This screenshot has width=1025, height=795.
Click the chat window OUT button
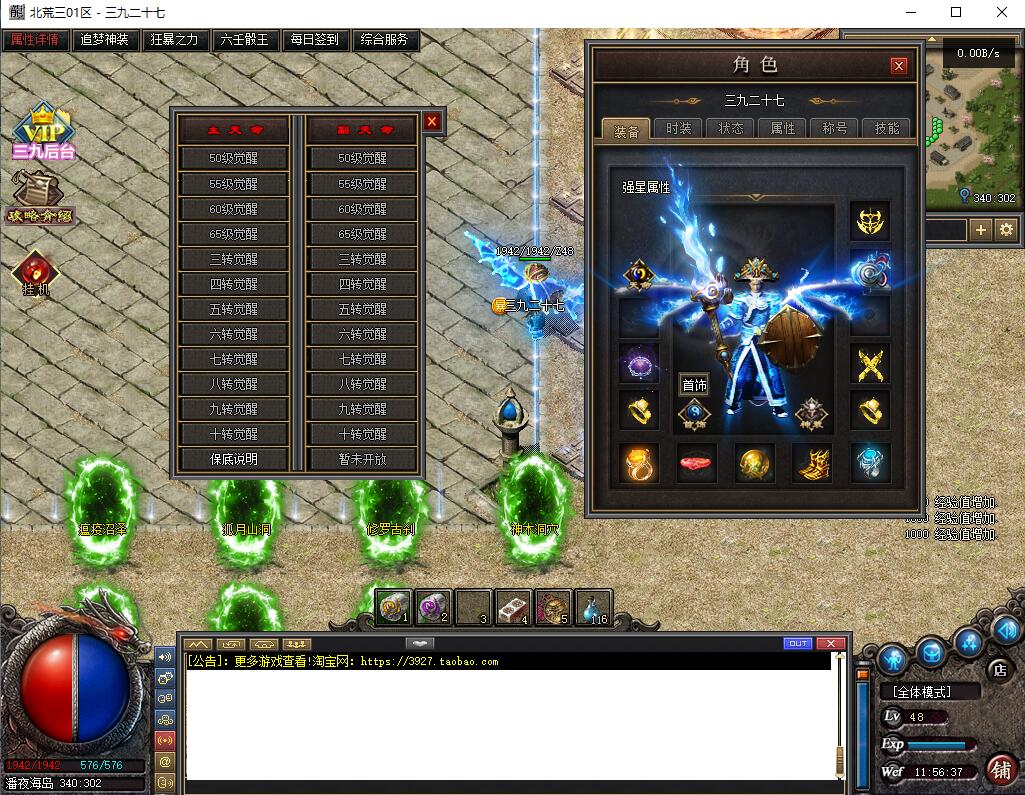click(x=798, y=643)
